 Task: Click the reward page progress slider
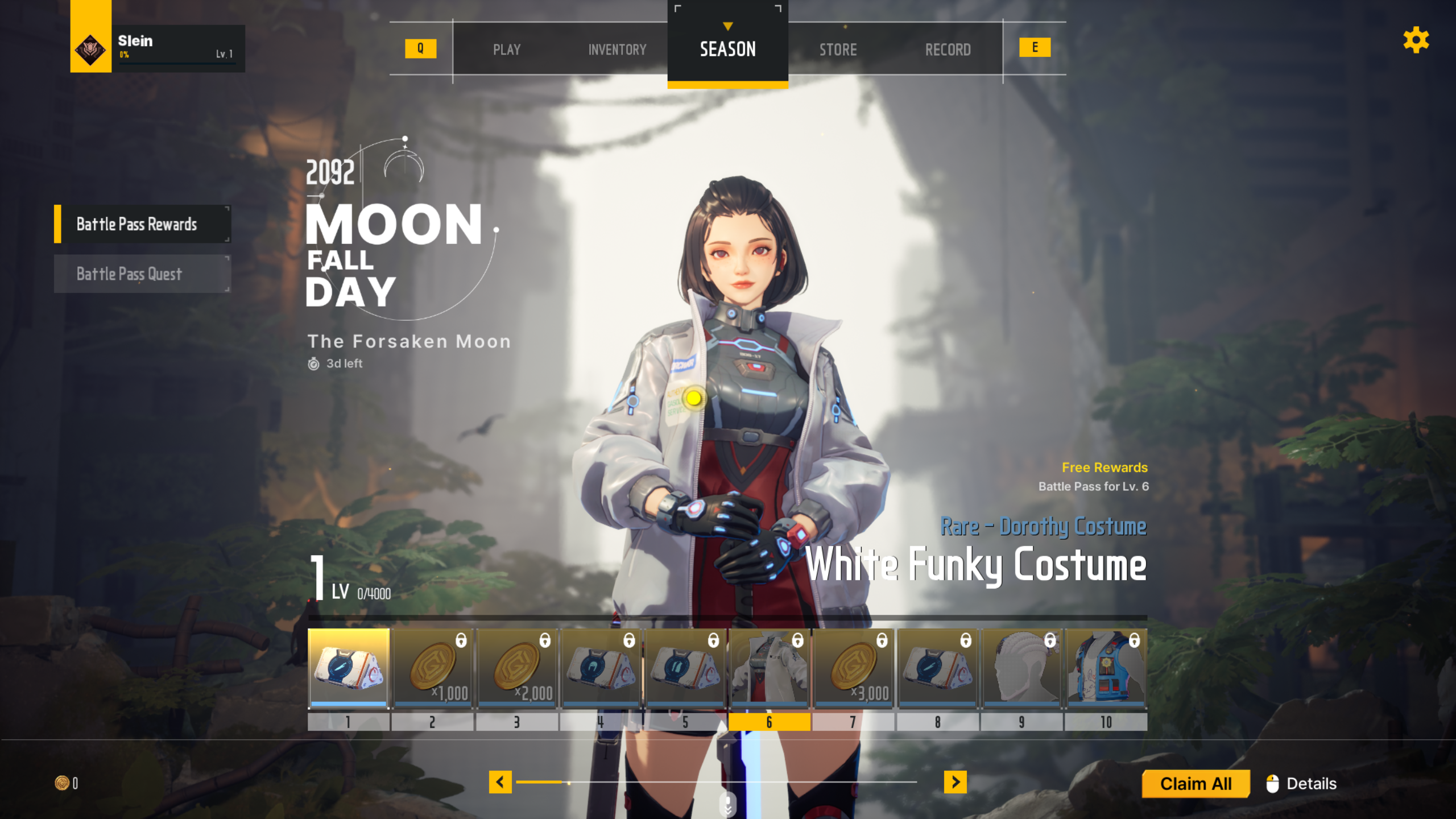coord(717,782)
